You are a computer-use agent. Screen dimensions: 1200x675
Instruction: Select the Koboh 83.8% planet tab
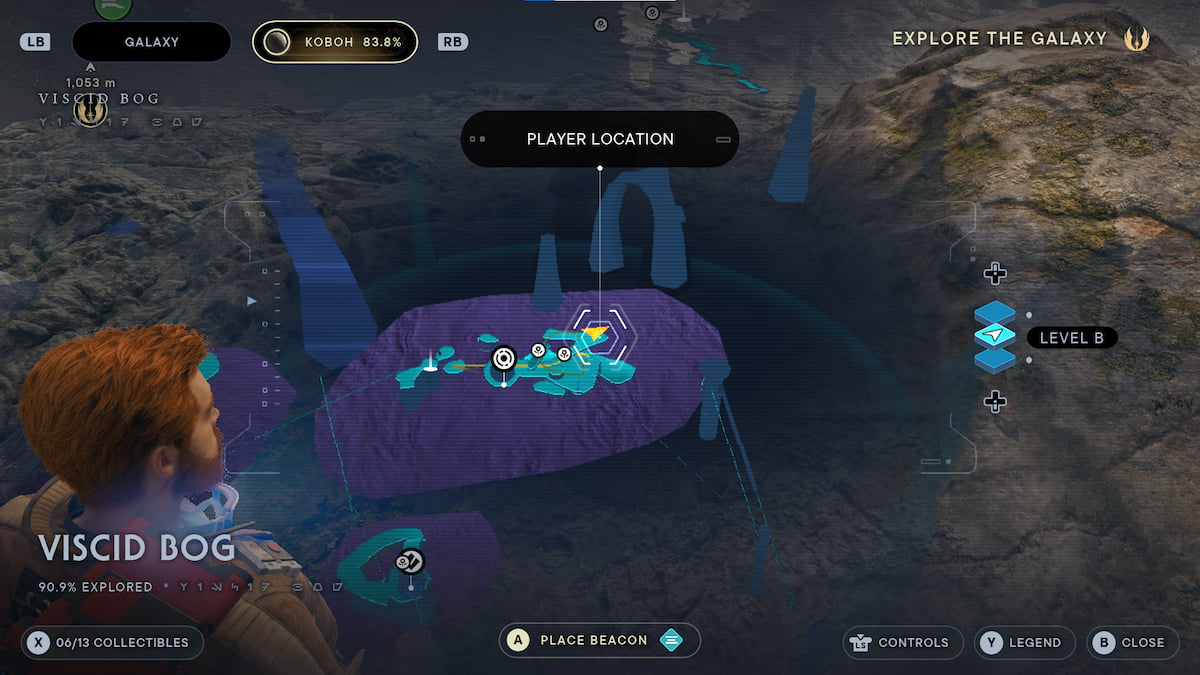point(334,42)
